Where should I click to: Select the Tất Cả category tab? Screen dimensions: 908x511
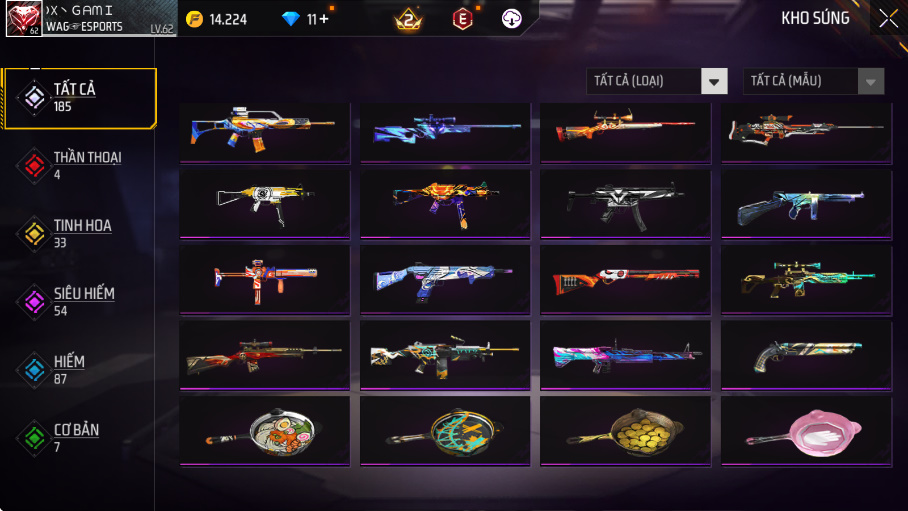[80, 98]
